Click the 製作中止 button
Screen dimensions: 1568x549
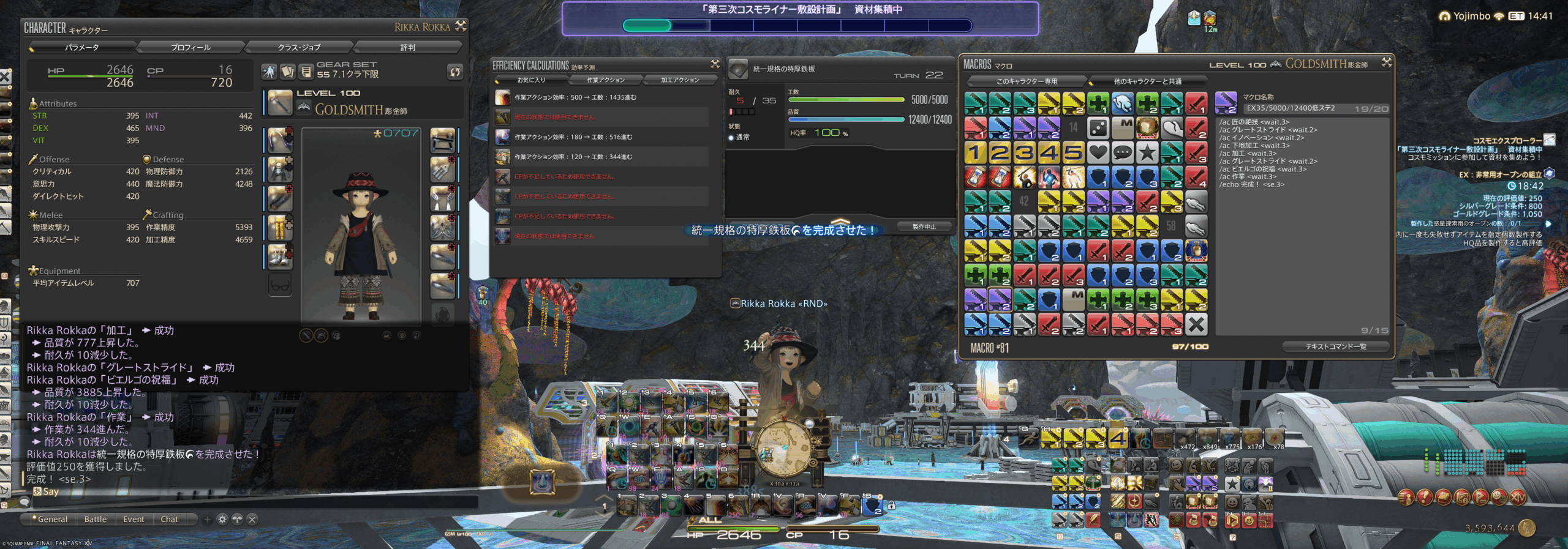tap(924, 226)
